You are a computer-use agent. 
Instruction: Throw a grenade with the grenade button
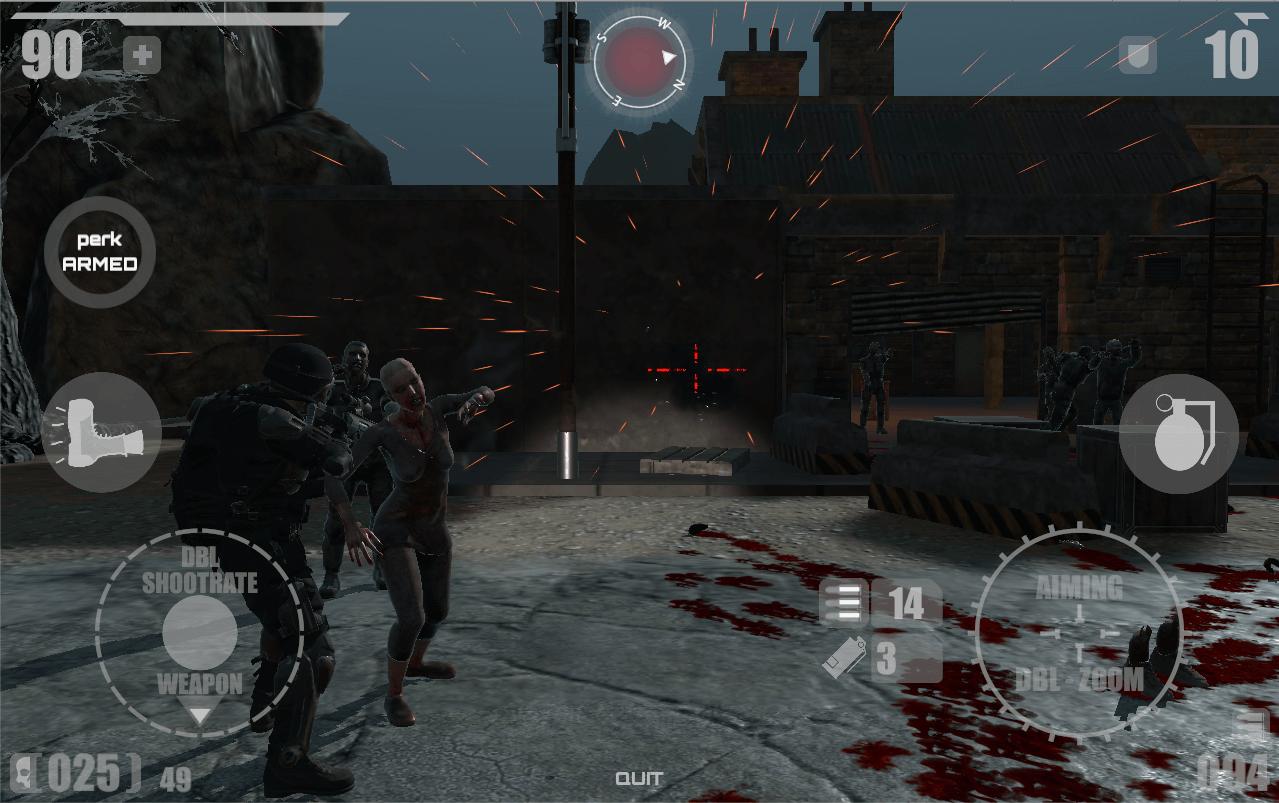click(x=1178, y=434)
